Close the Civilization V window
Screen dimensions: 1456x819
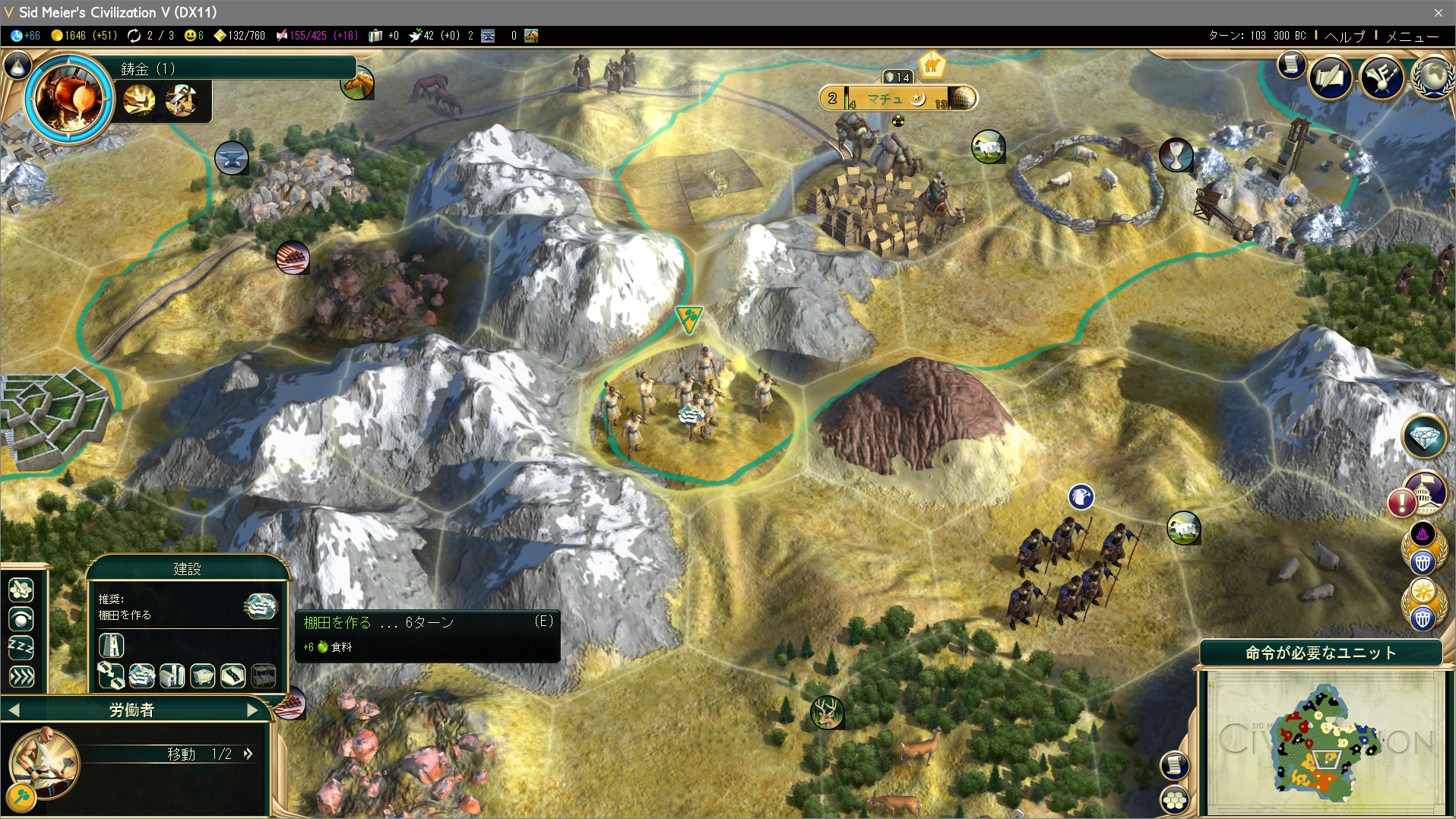1438,12
